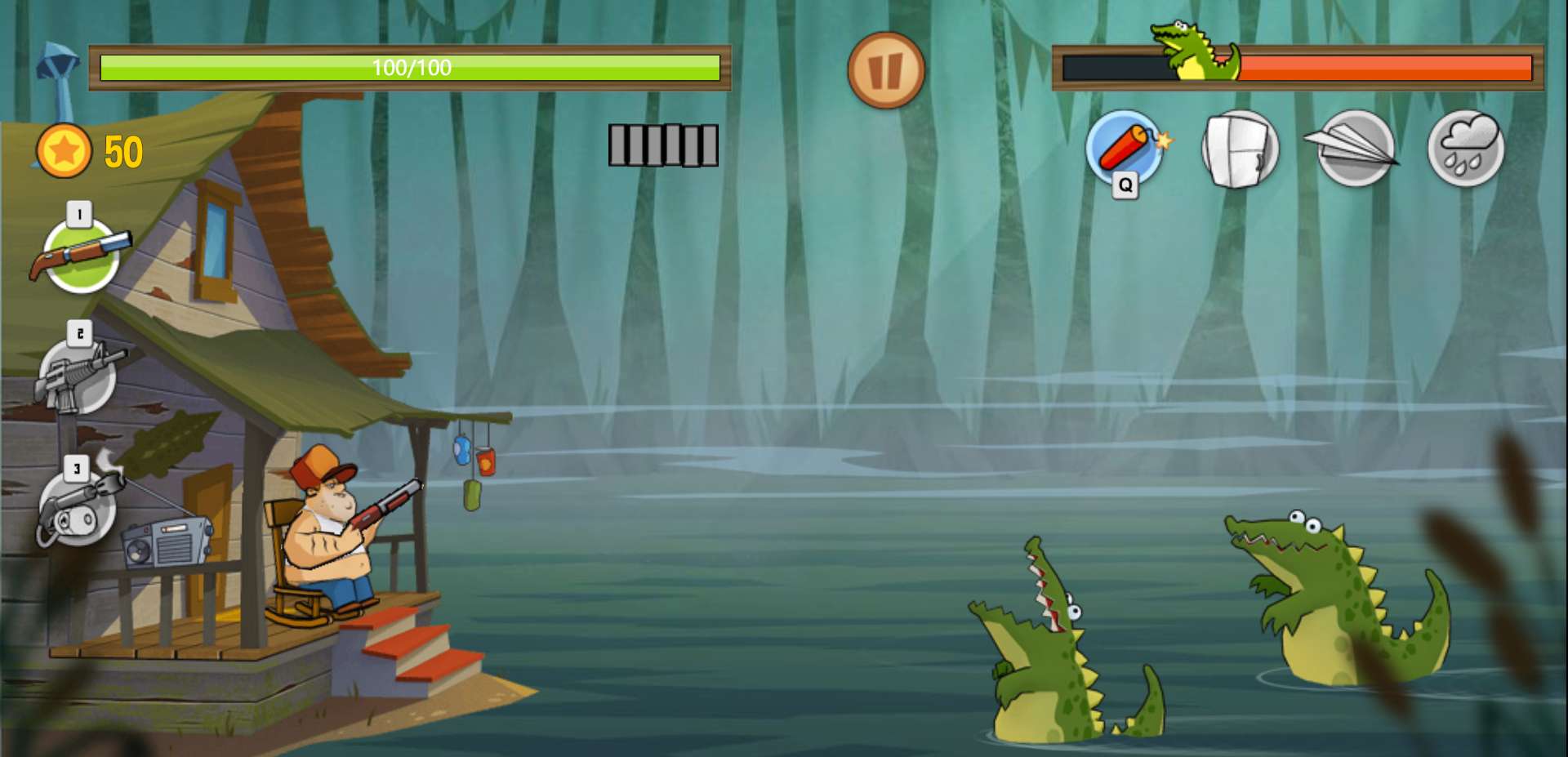This screenshot has height=757, width=1568.
Task: Launch the paper airplane ability
Action: (1353, 148)
